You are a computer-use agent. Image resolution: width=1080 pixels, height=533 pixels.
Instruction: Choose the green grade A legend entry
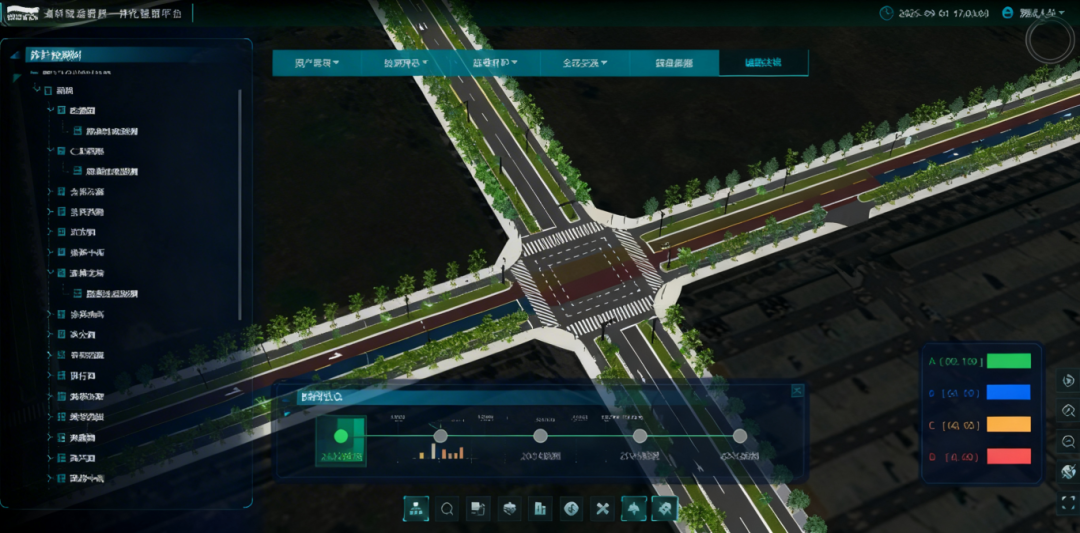click(x=1008, y=361)
